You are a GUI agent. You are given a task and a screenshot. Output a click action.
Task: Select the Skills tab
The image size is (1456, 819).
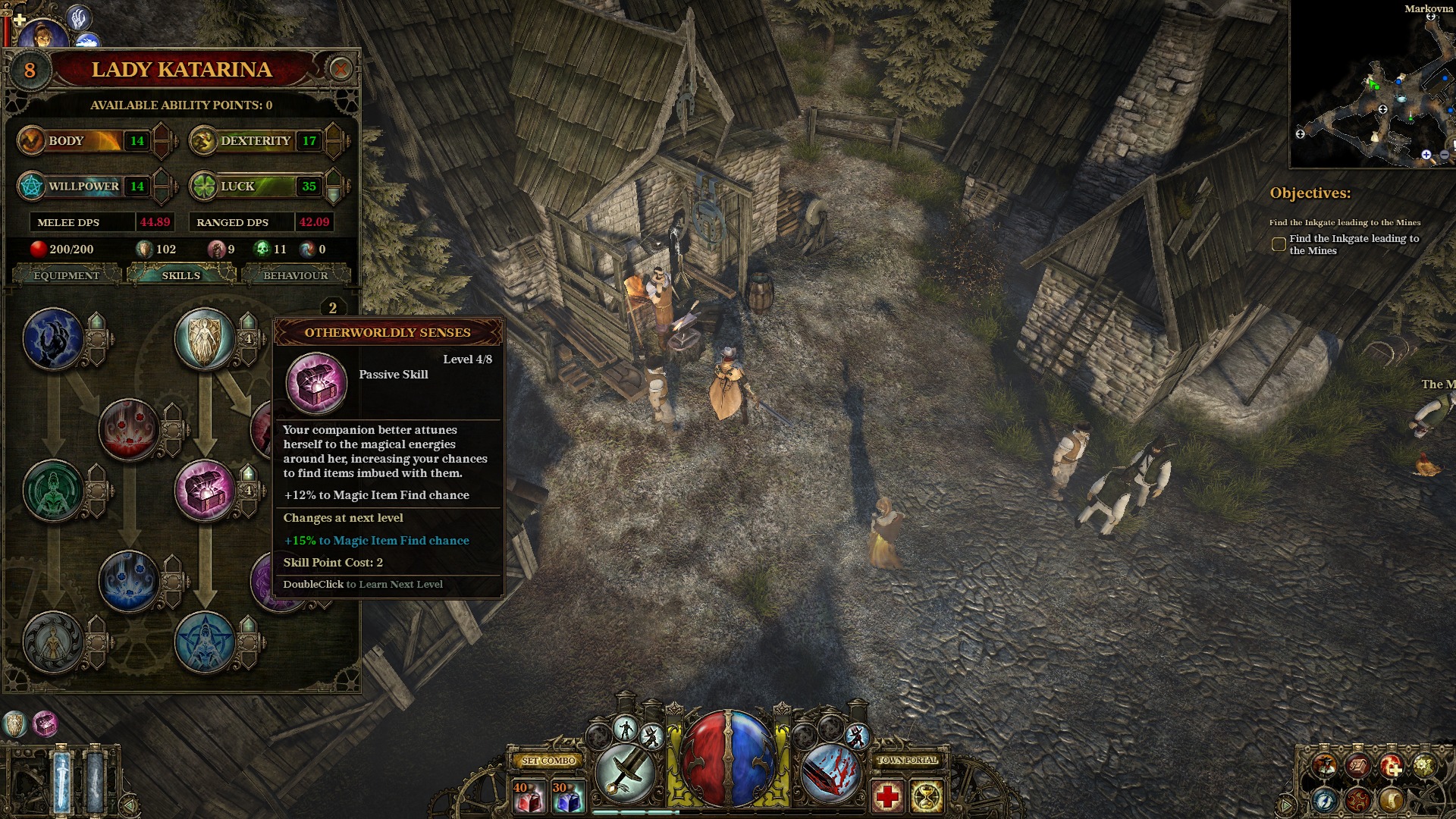pyautogui.click(x=180, y=275)
